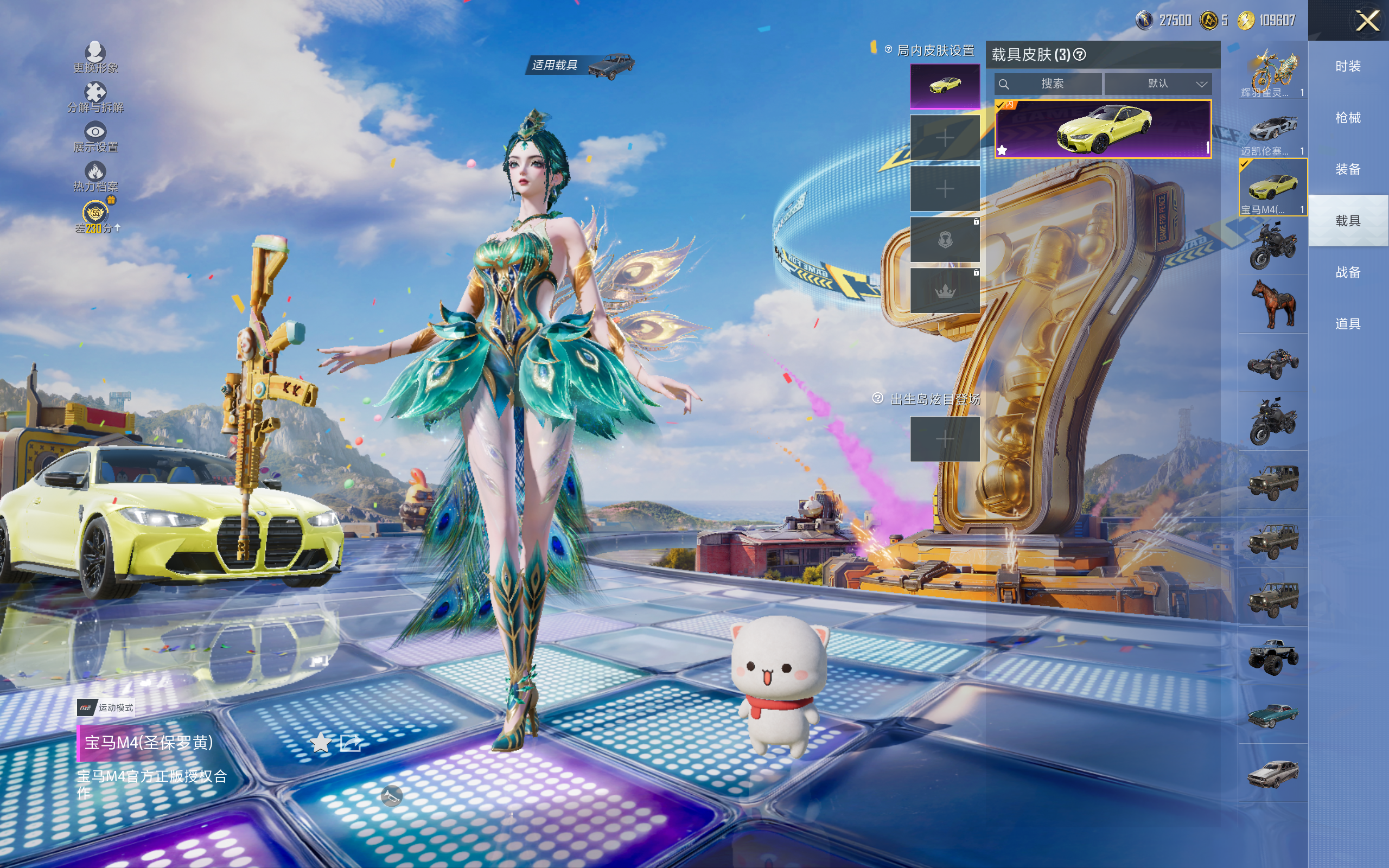This screenshot has height=868, width=1389.
Task: Open 分解与拆解 dismantle menu
Action: 95,97
